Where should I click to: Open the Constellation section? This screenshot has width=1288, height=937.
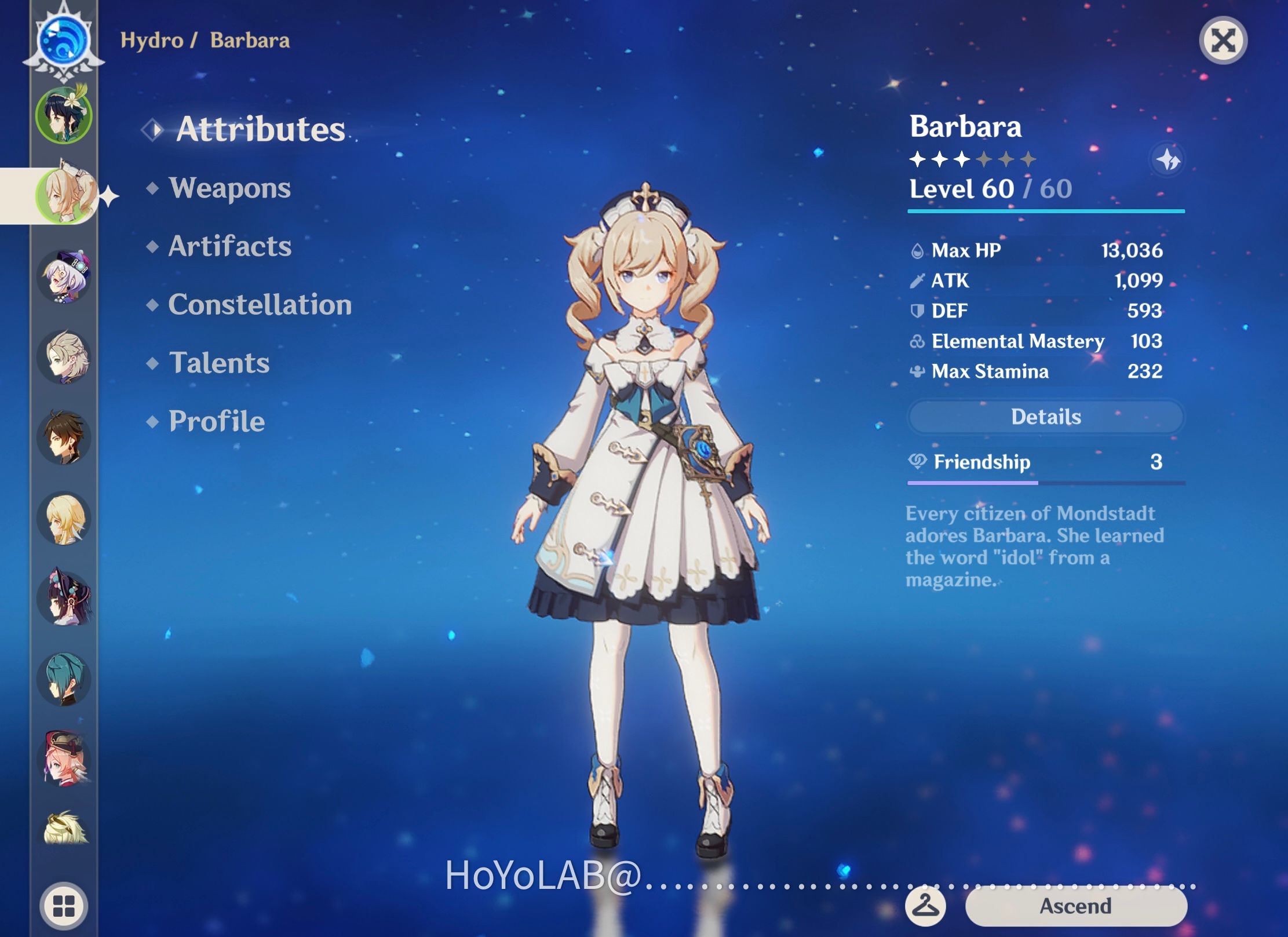[260, 304]
